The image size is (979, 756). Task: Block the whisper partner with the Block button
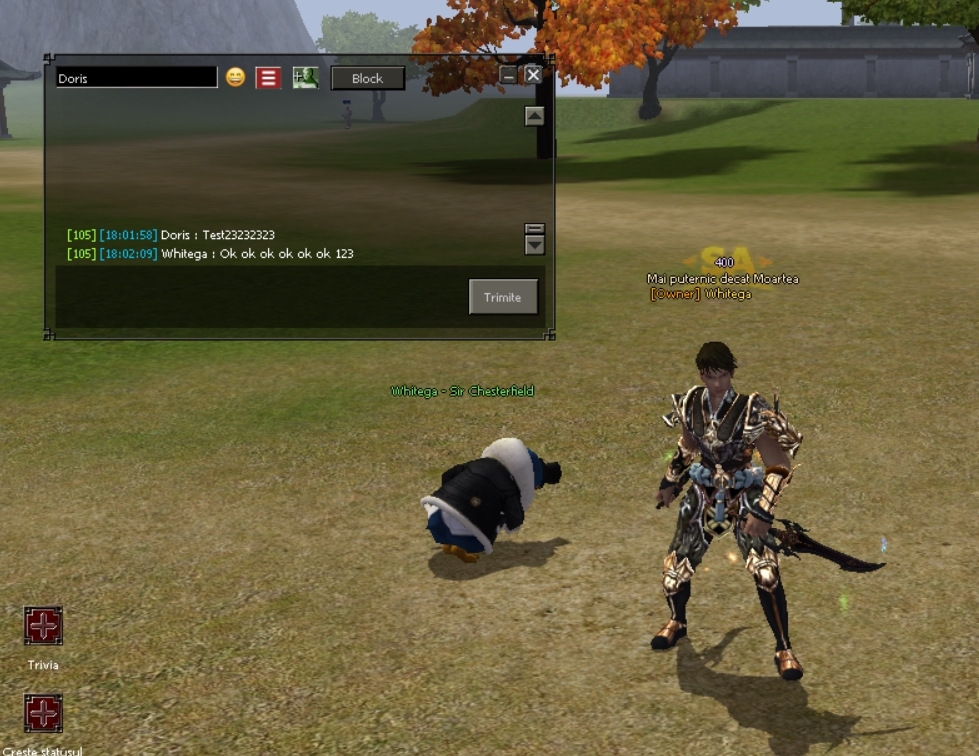click(367, 78)
